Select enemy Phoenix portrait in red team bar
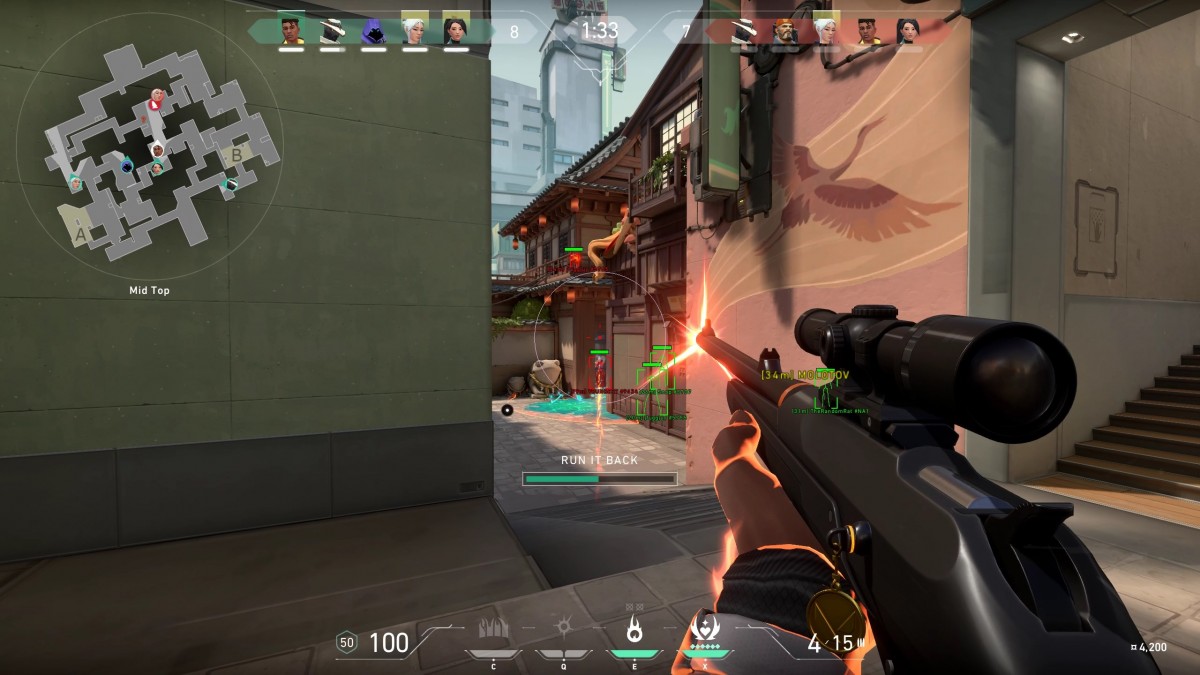Image resolution: width=1200 pixels, height=675 pixels. [x=866, y=31]
